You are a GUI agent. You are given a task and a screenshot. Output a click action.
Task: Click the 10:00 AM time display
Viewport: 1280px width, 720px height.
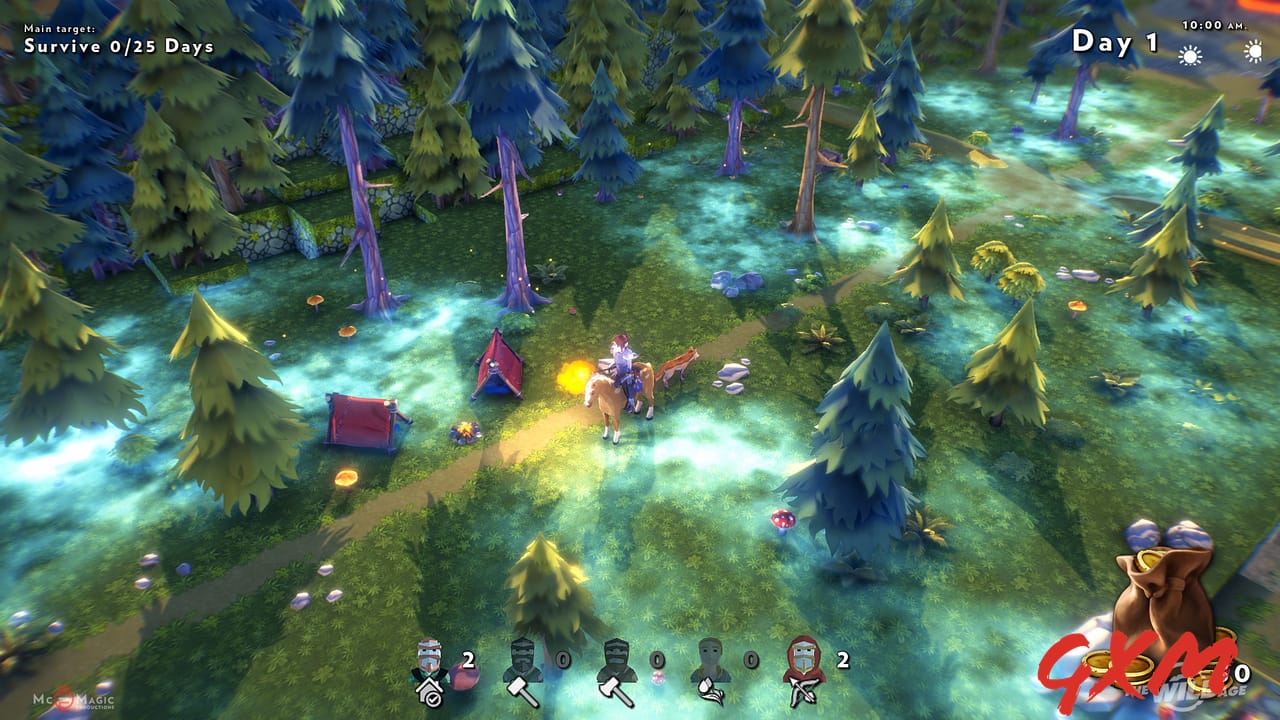[1216, 25]
